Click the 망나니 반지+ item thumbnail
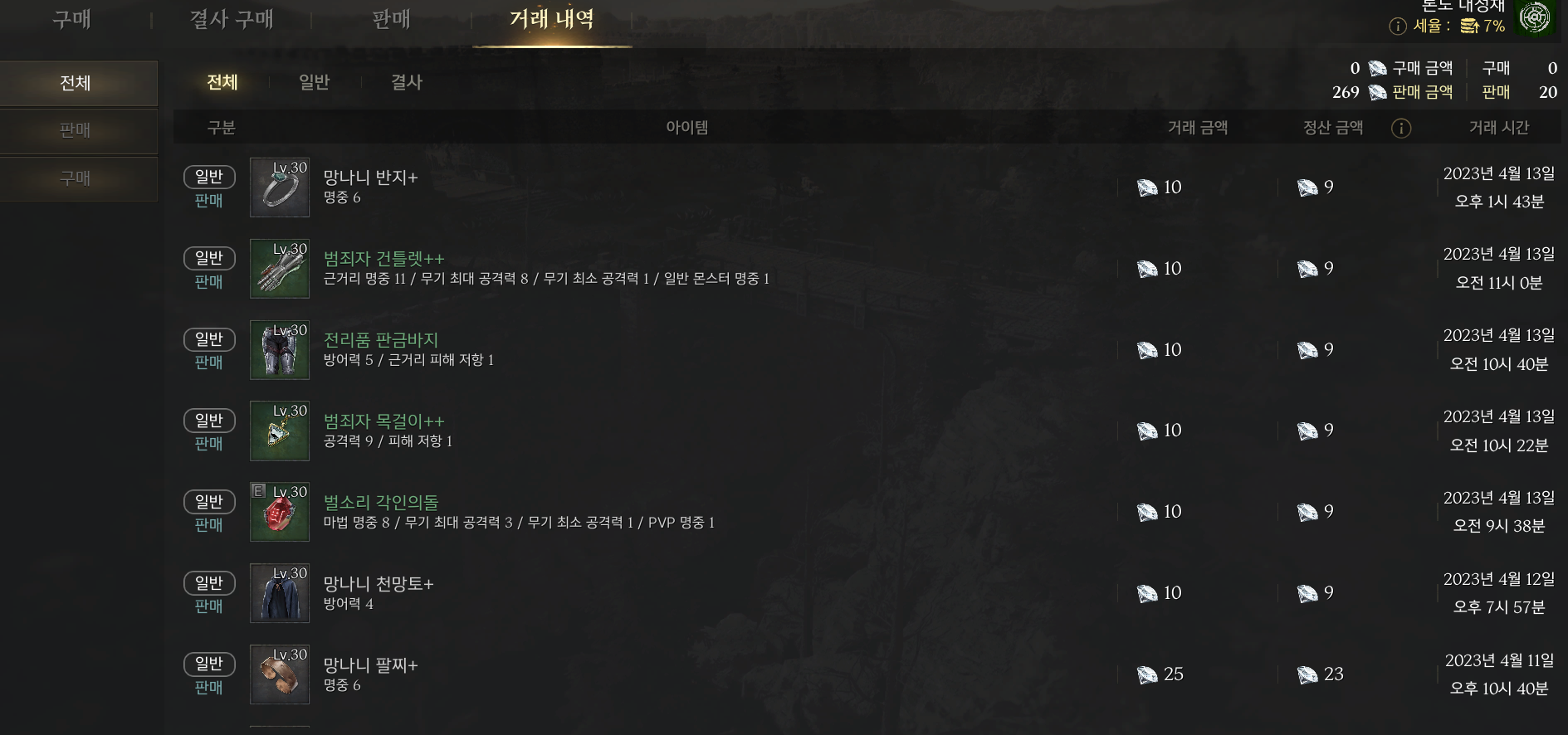Image resolution: width=1568 pixels, height=735 pixels. point(279,187)
